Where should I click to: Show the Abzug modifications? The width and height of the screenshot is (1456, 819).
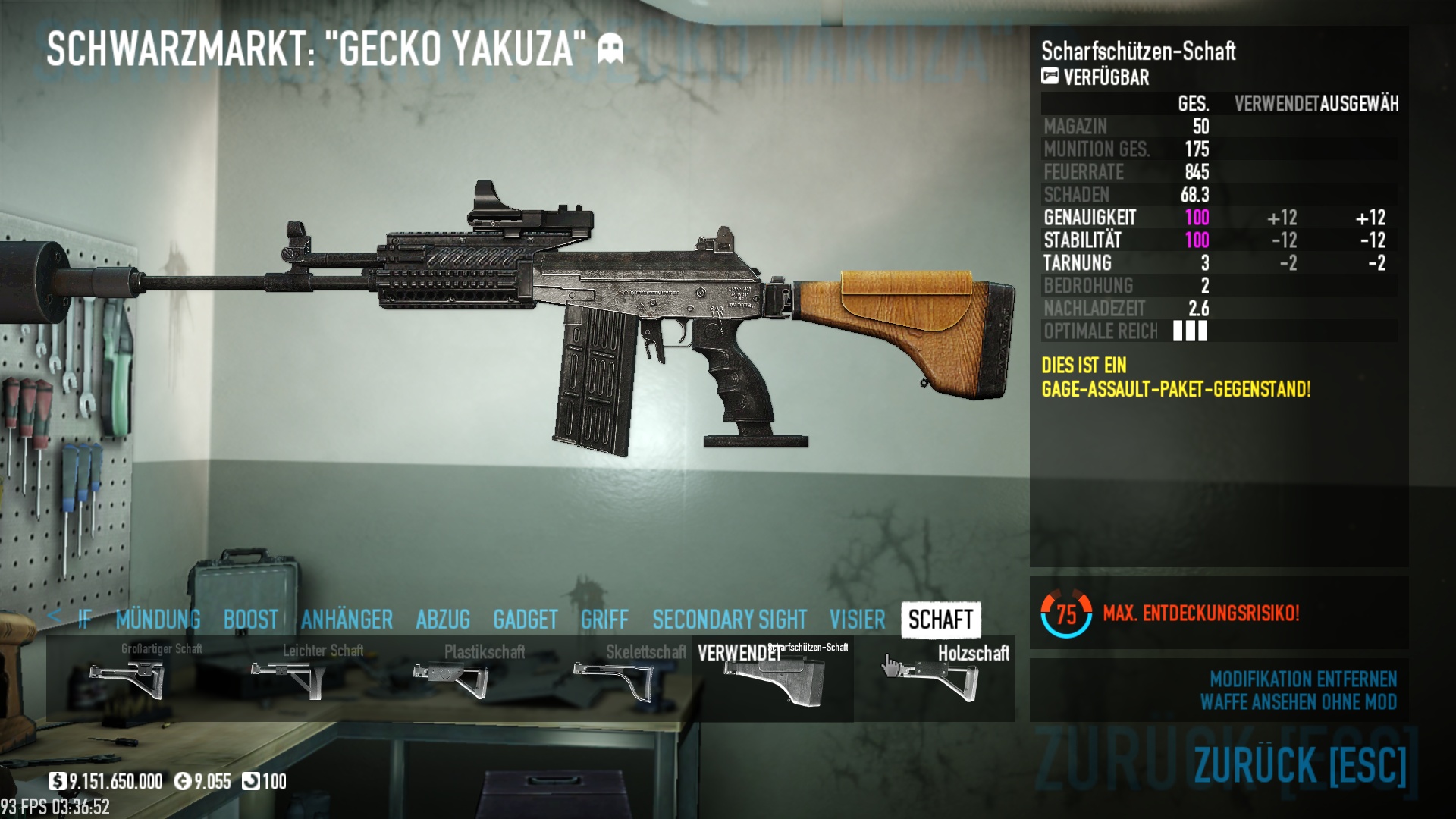point(443,620)
